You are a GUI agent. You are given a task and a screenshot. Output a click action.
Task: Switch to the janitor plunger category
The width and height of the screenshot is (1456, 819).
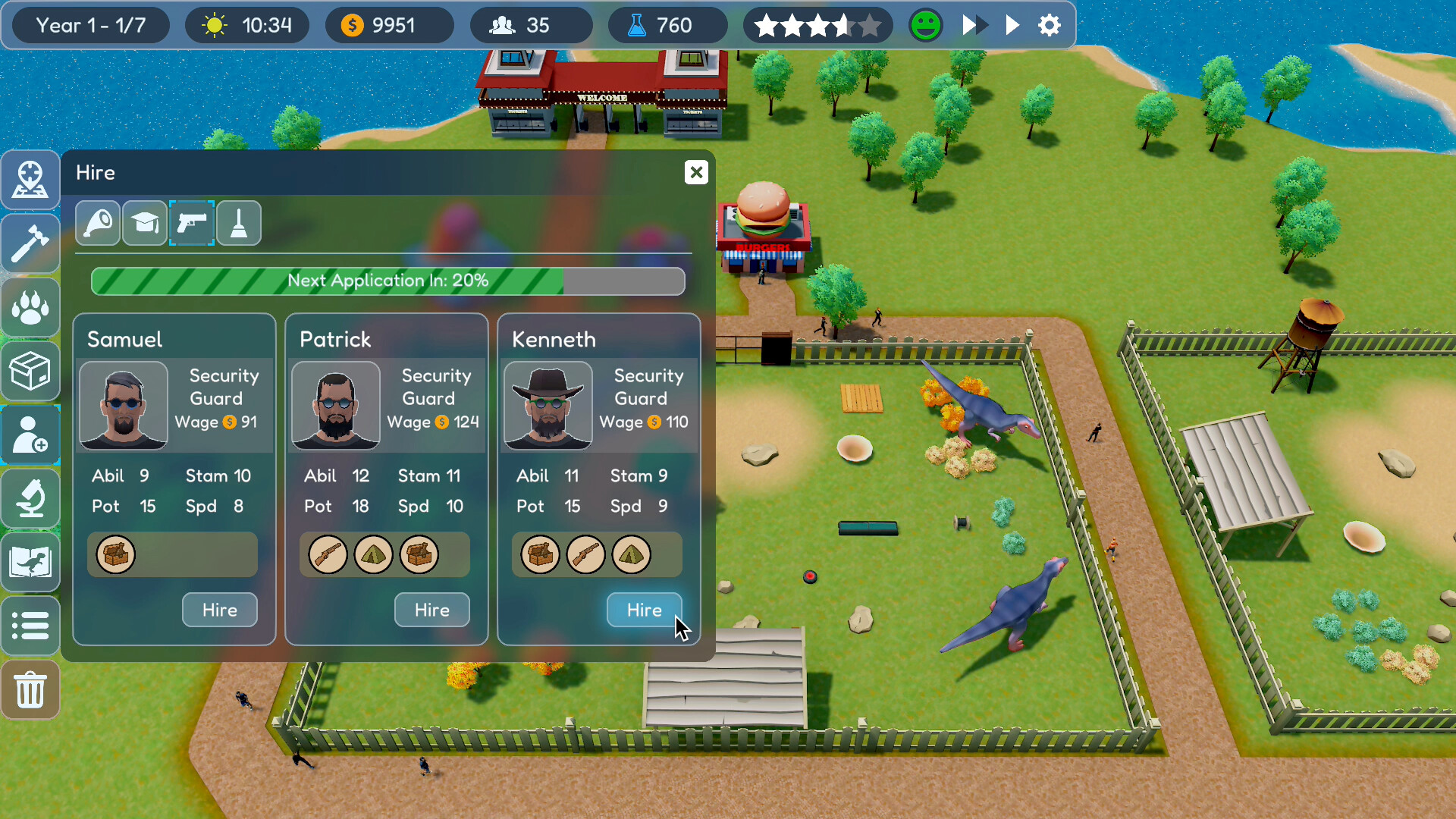[x=239, y=223]
